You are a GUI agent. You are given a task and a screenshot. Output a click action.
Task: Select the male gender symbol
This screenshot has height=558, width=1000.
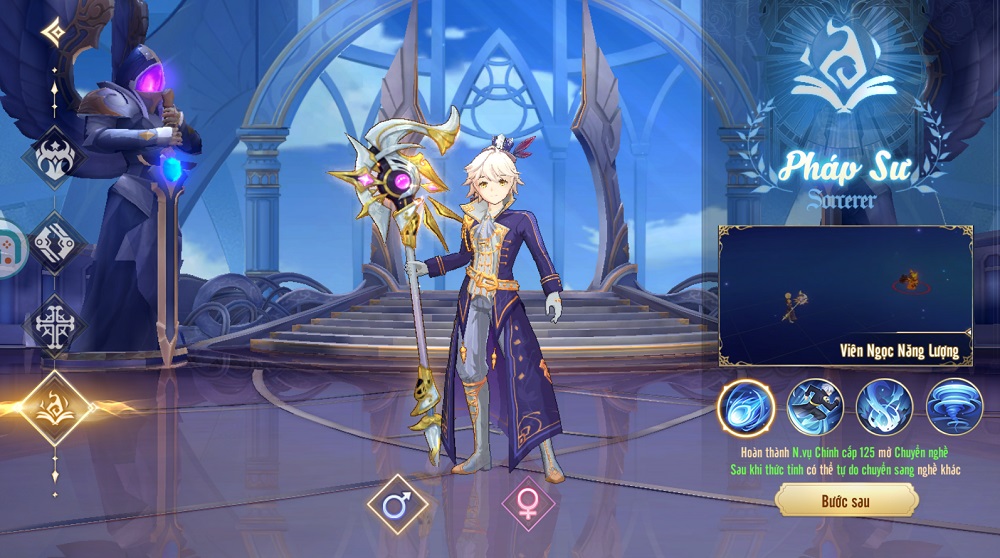coord(396,506)
